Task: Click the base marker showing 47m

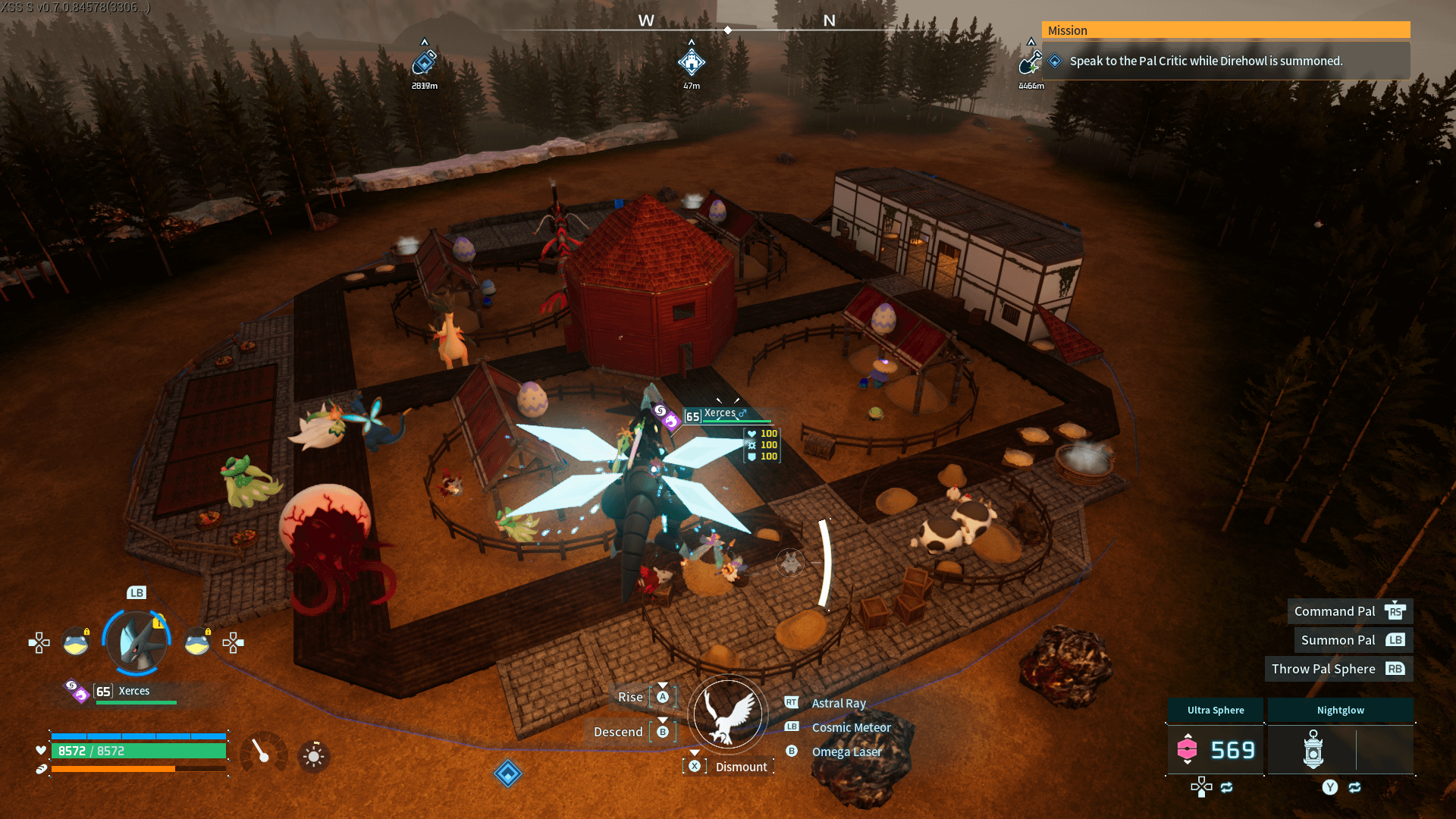Action: tap(691, 62)
